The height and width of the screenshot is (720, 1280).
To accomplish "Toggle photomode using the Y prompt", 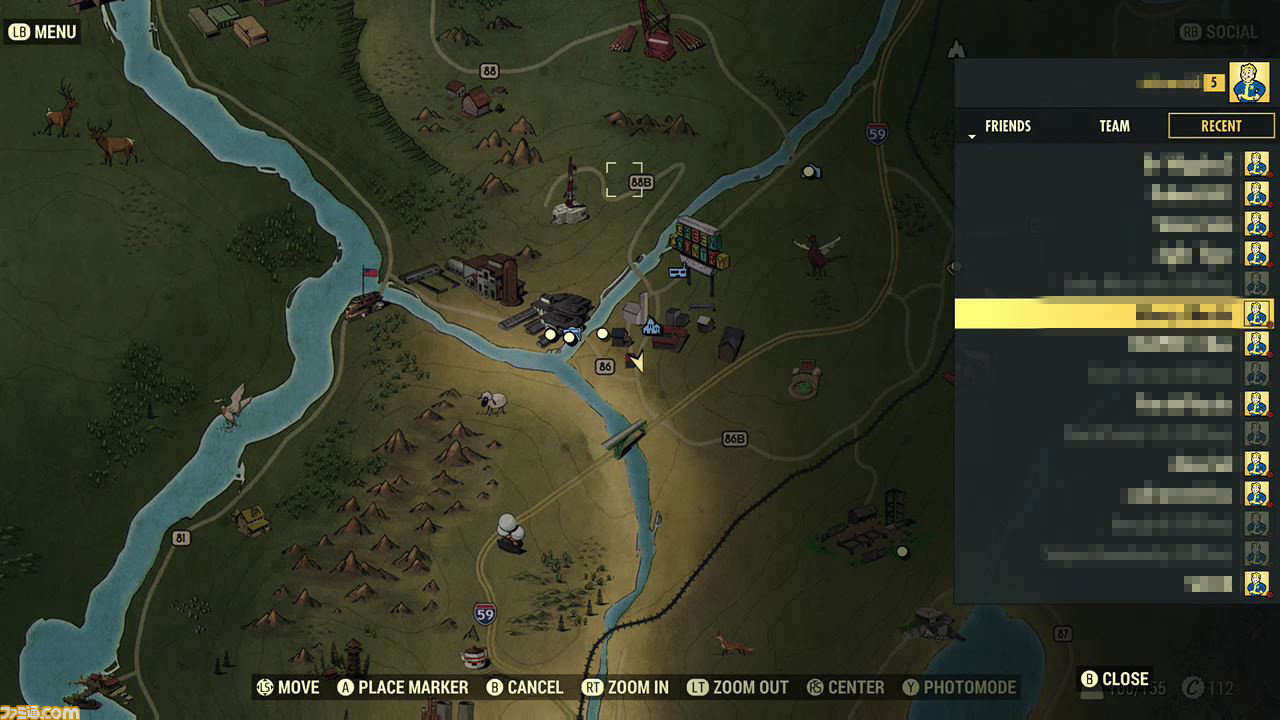I will (x=957, y=688).
